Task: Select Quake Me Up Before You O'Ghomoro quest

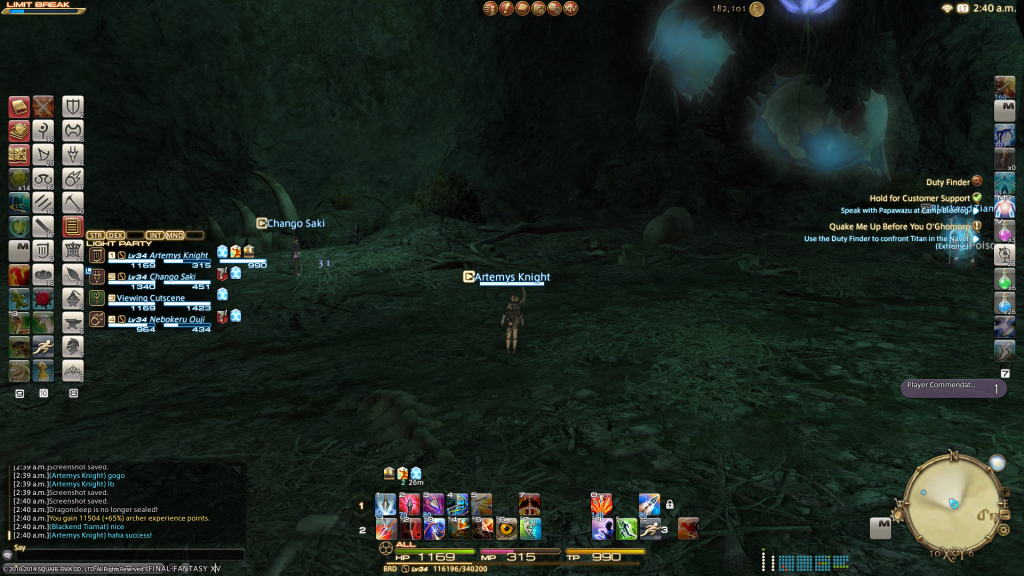Action: 899,226
